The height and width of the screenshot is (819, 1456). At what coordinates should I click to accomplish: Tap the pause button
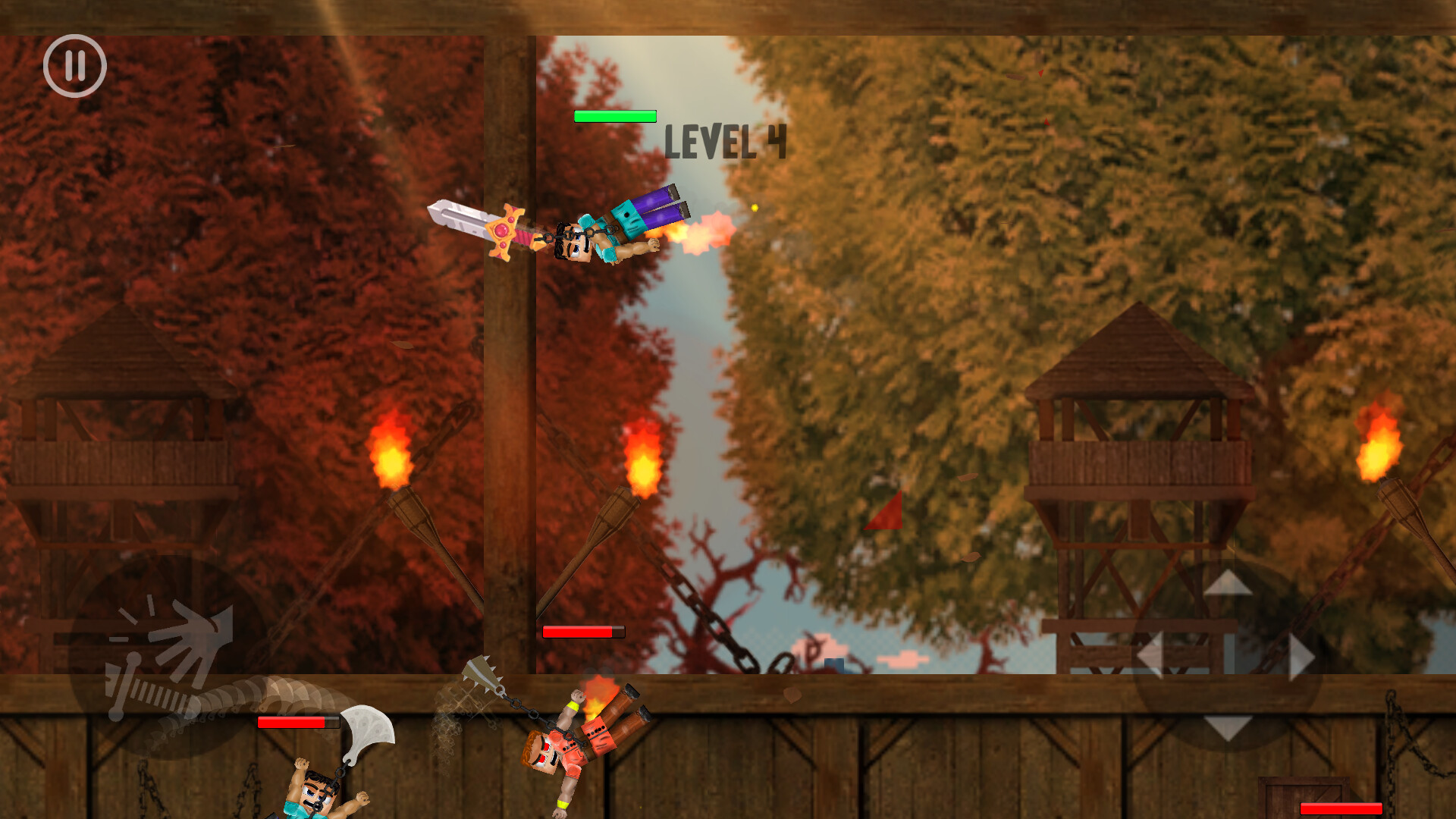point(74,67)
